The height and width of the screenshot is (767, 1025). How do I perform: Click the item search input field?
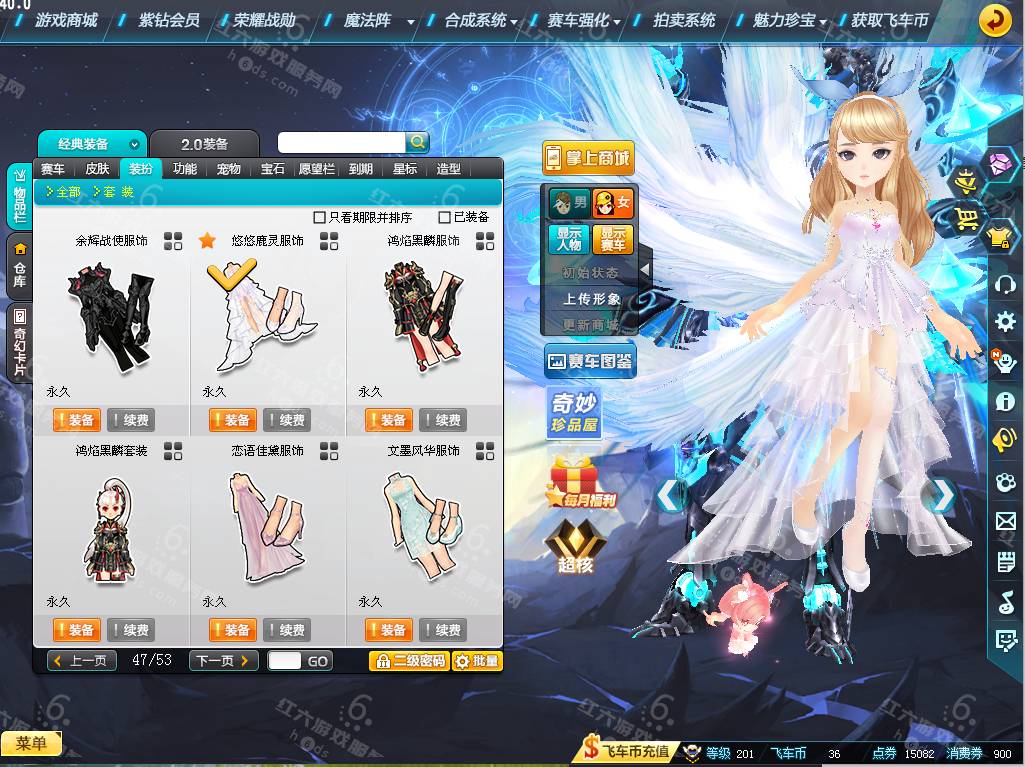(x=341, y=143)
